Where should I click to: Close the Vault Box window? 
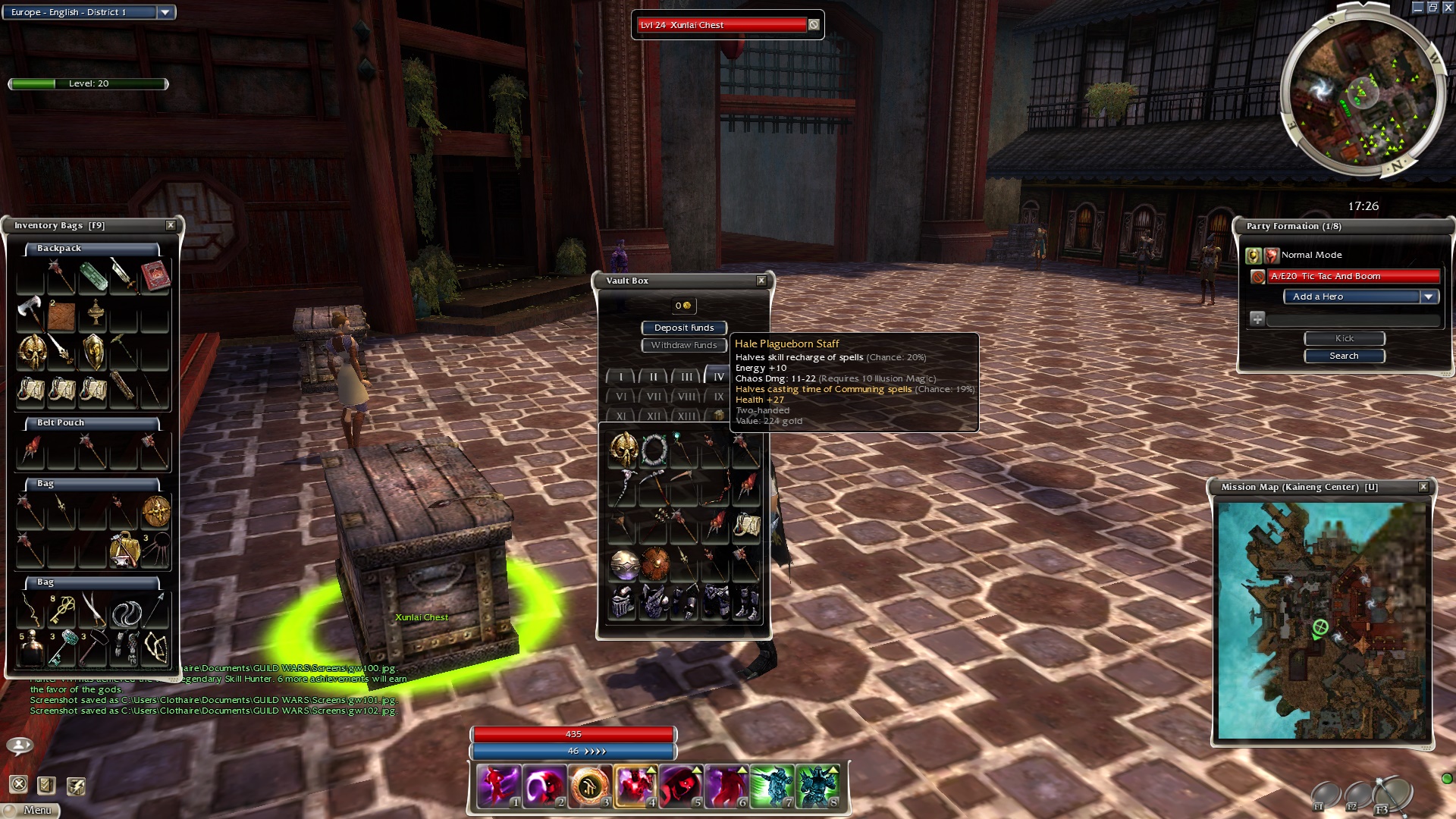761,281
